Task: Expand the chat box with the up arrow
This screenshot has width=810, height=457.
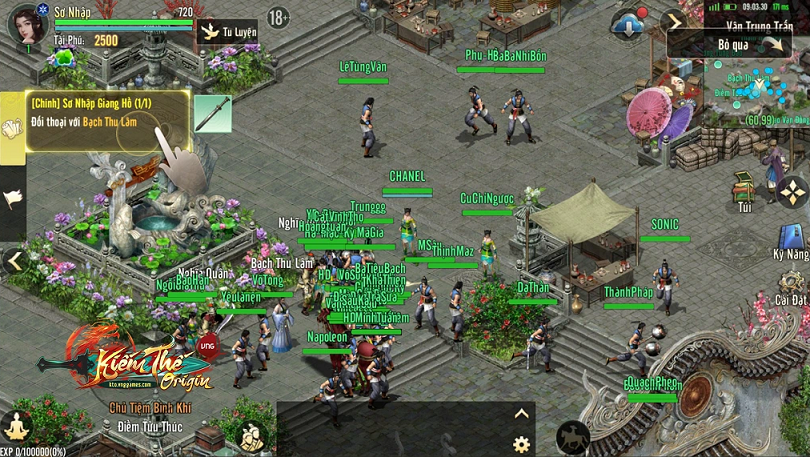Action: [520, 413]
